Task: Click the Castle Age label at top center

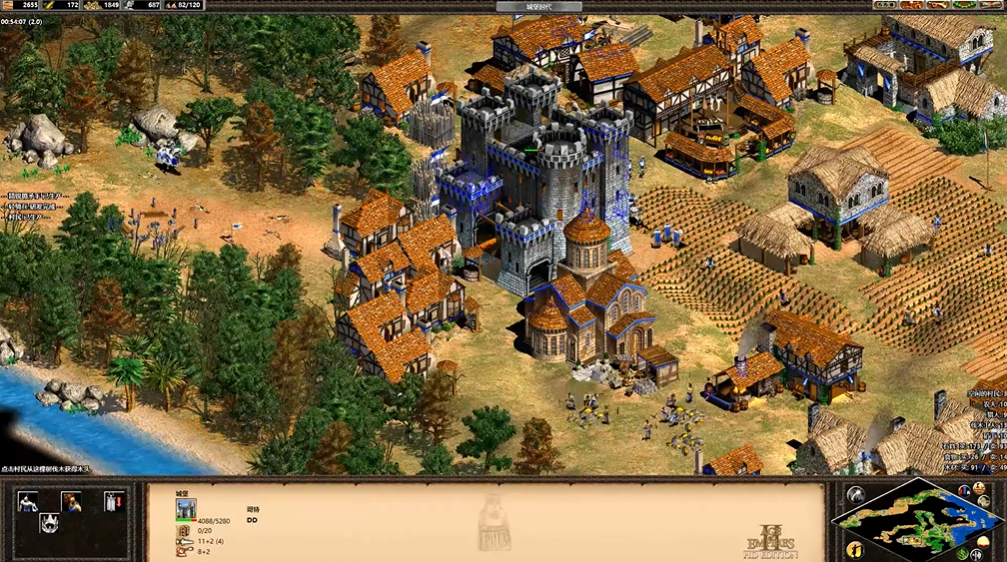Action: 538,6
